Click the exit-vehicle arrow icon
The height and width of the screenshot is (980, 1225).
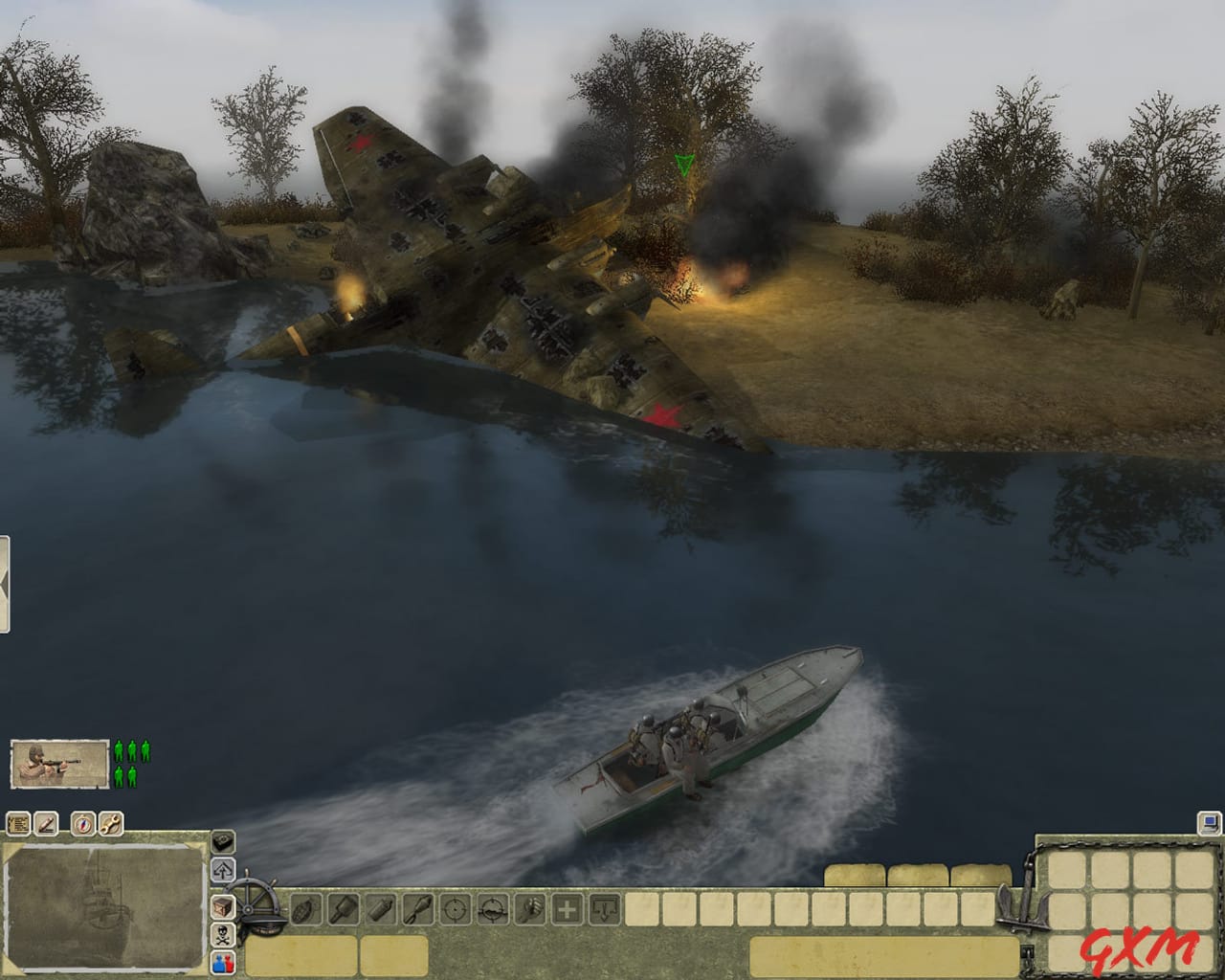click(x=223, y=868)
